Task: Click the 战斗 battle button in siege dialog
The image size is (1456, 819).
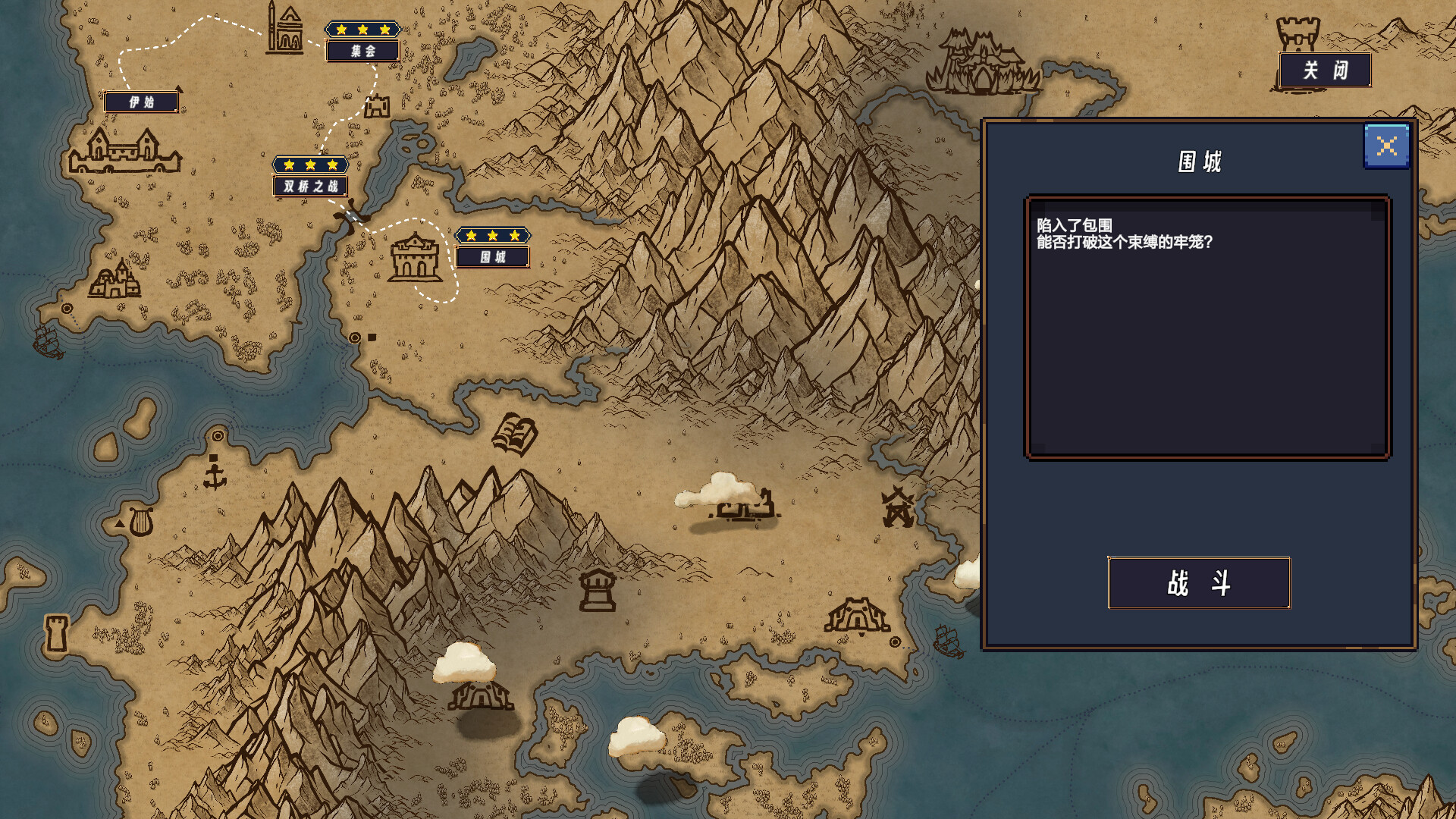Action: (1198, 582)
